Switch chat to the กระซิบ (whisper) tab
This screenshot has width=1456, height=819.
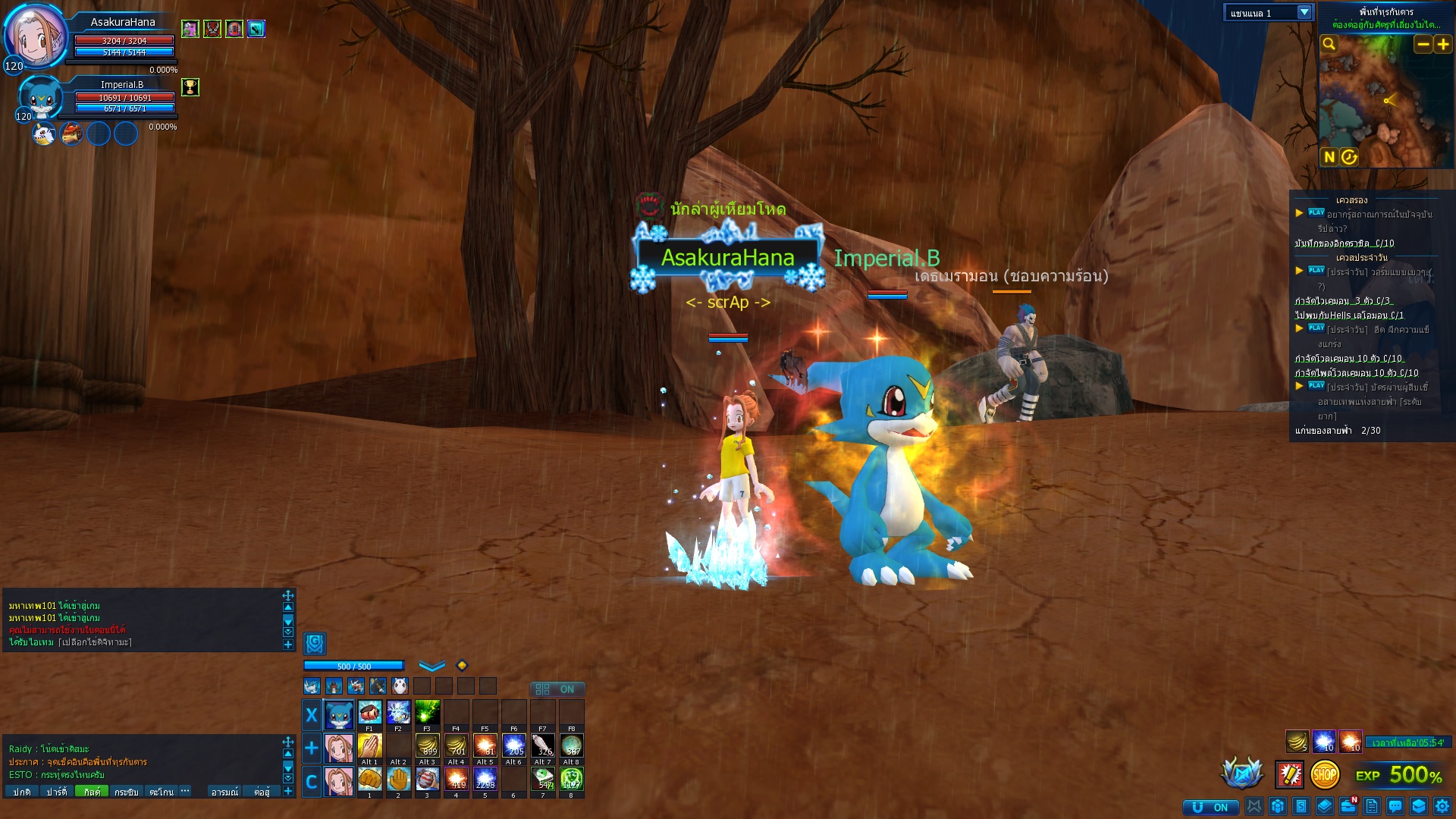tap(126, 792)
